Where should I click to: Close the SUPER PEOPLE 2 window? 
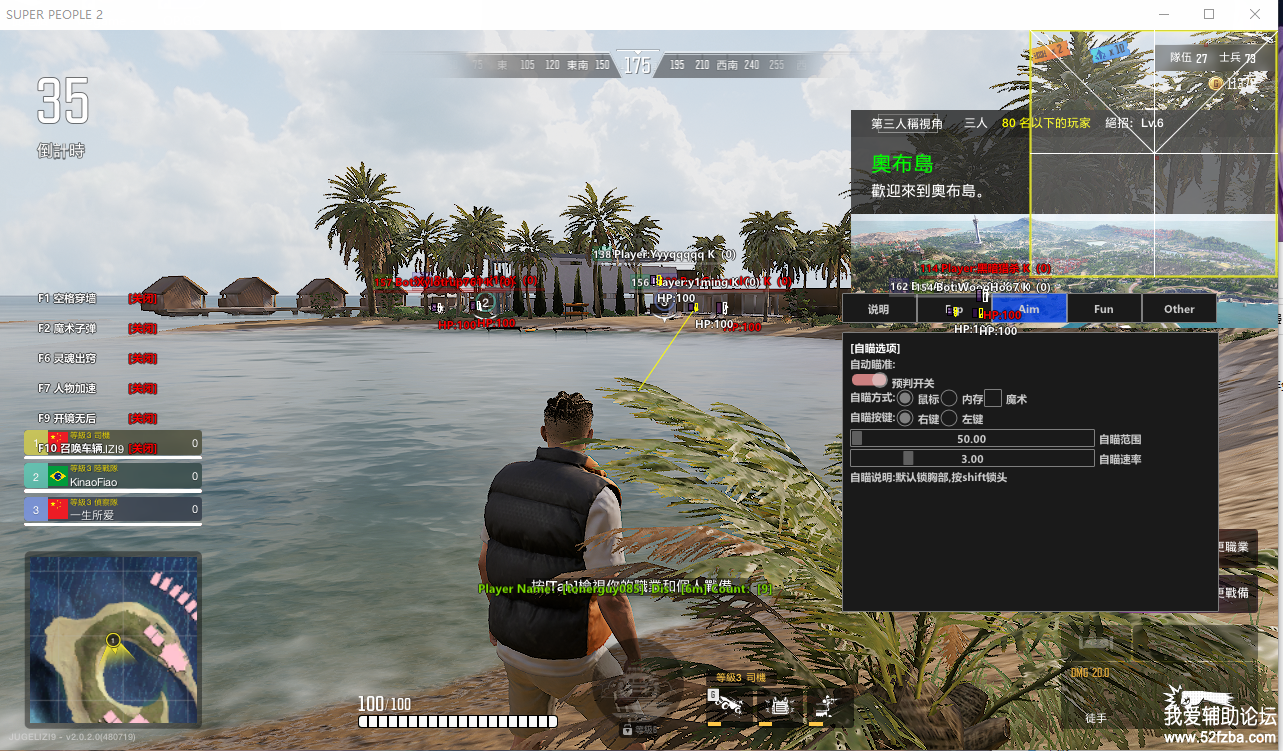[1255, 14]
